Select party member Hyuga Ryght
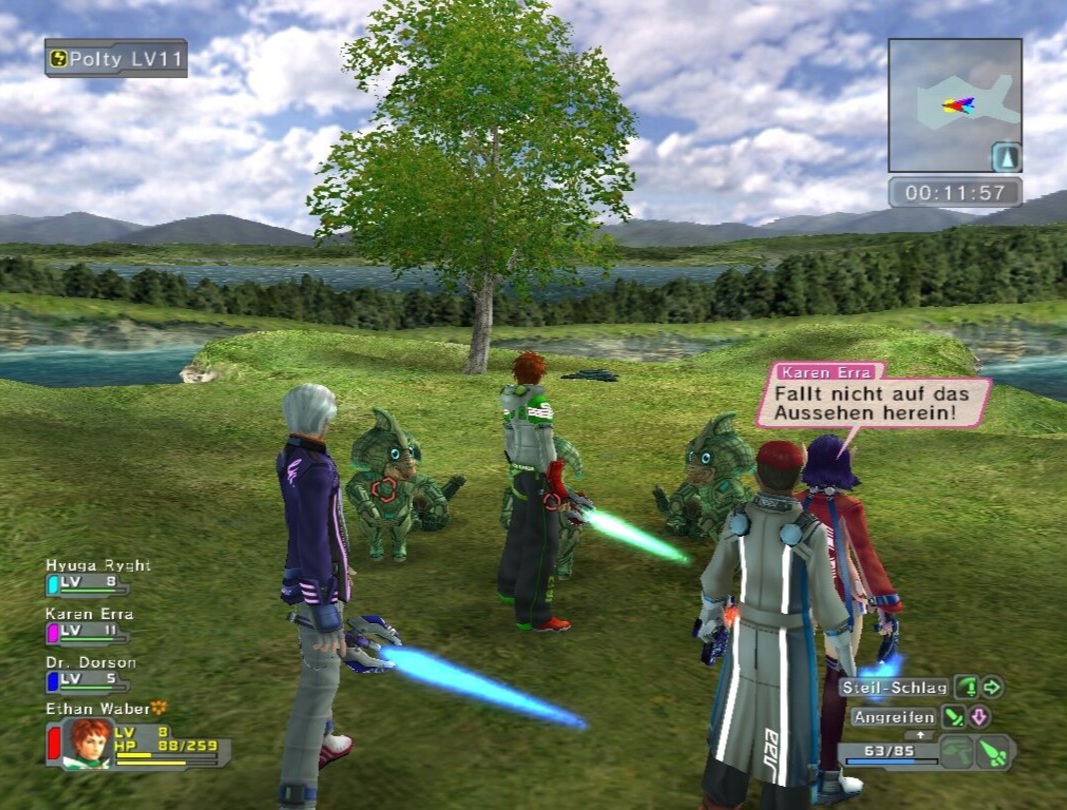 pyautogui.click(x=97, y=566)
